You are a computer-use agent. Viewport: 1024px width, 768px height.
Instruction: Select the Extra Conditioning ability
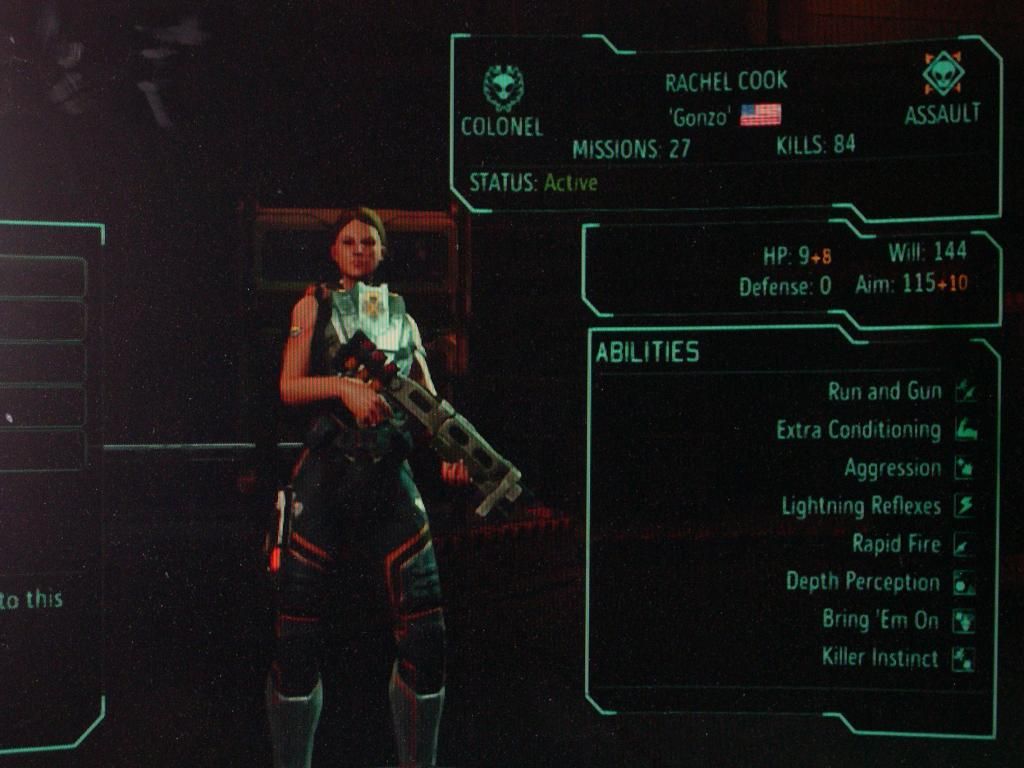click(858, 430)
